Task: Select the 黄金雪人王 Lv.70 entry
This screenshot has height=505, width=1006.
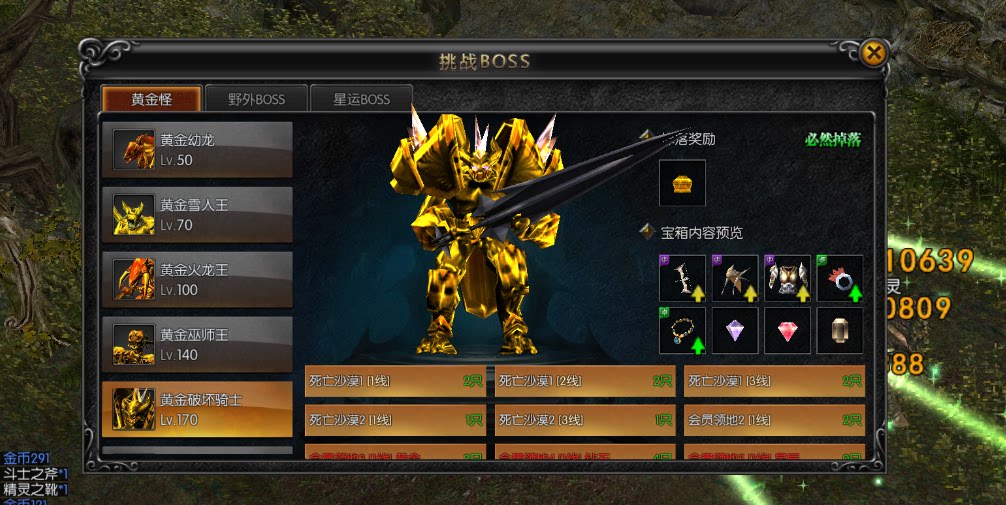Action: coord(197,214)
